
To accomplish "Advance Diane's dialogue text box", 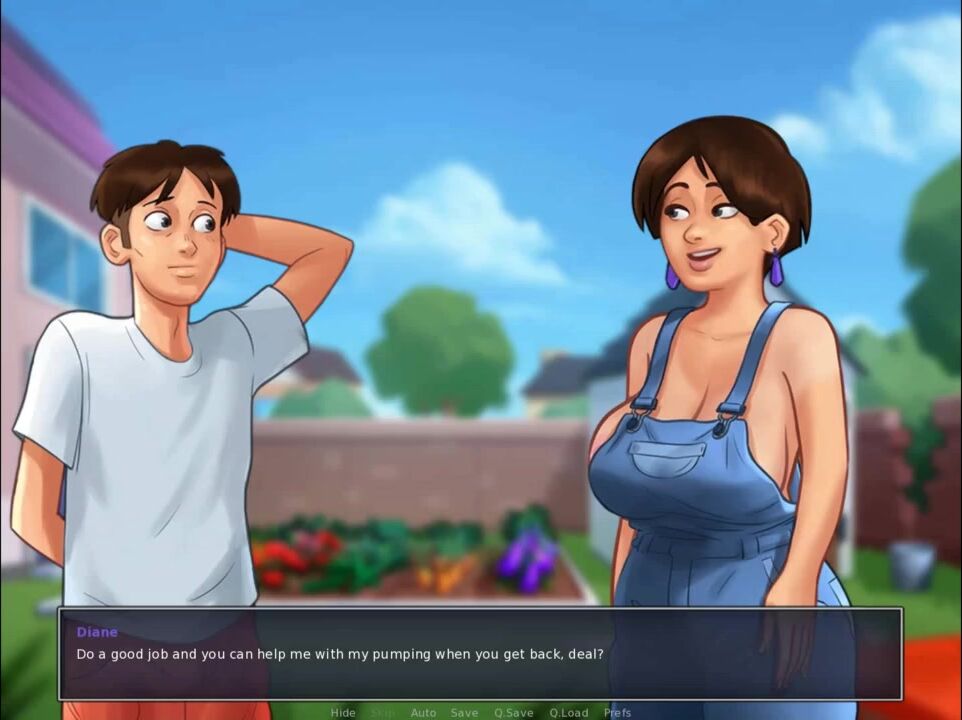I will point(480,654).
